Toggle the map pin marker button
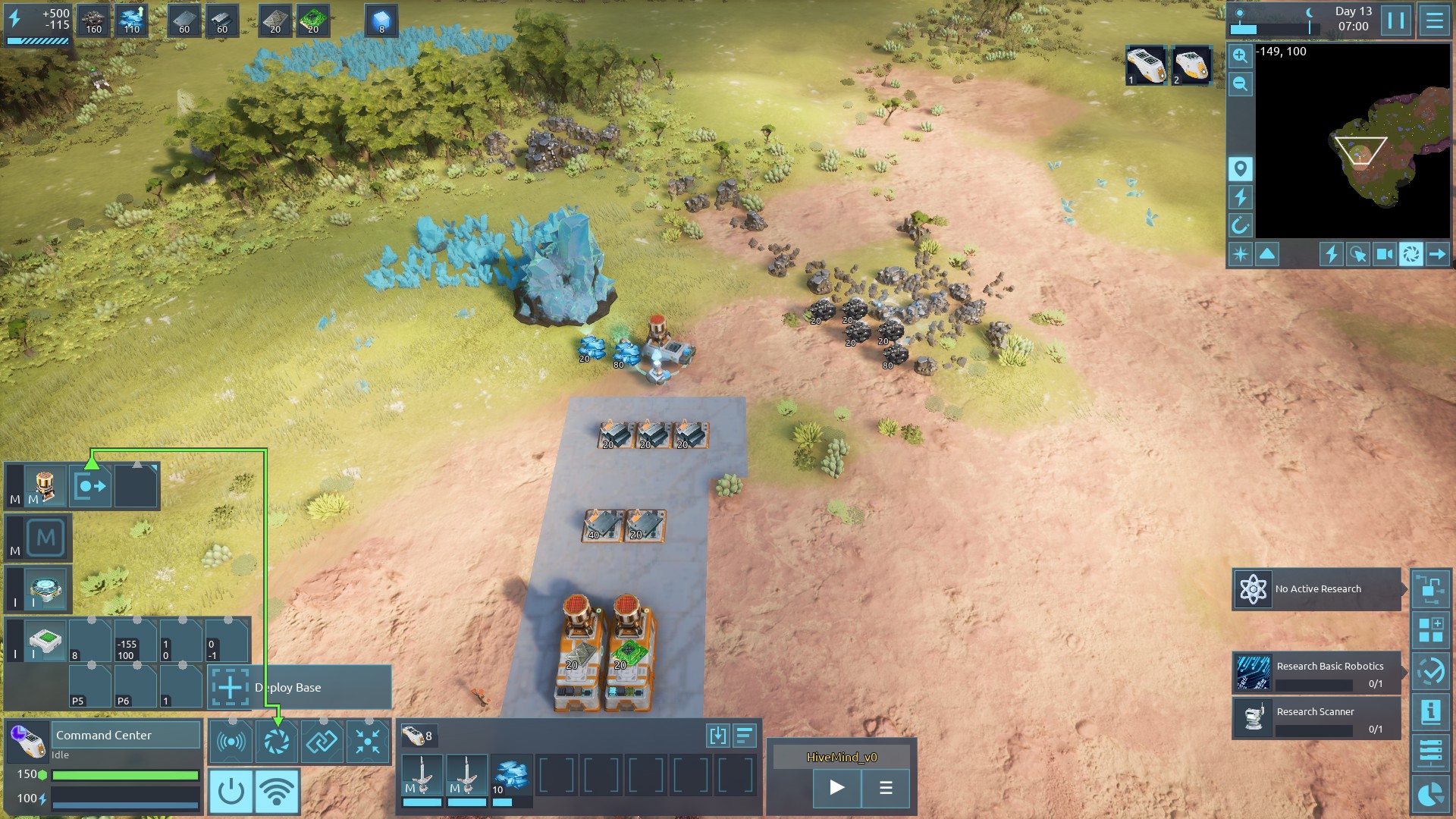Screen dimensions: 1456x819 (x=1240, y=168)
